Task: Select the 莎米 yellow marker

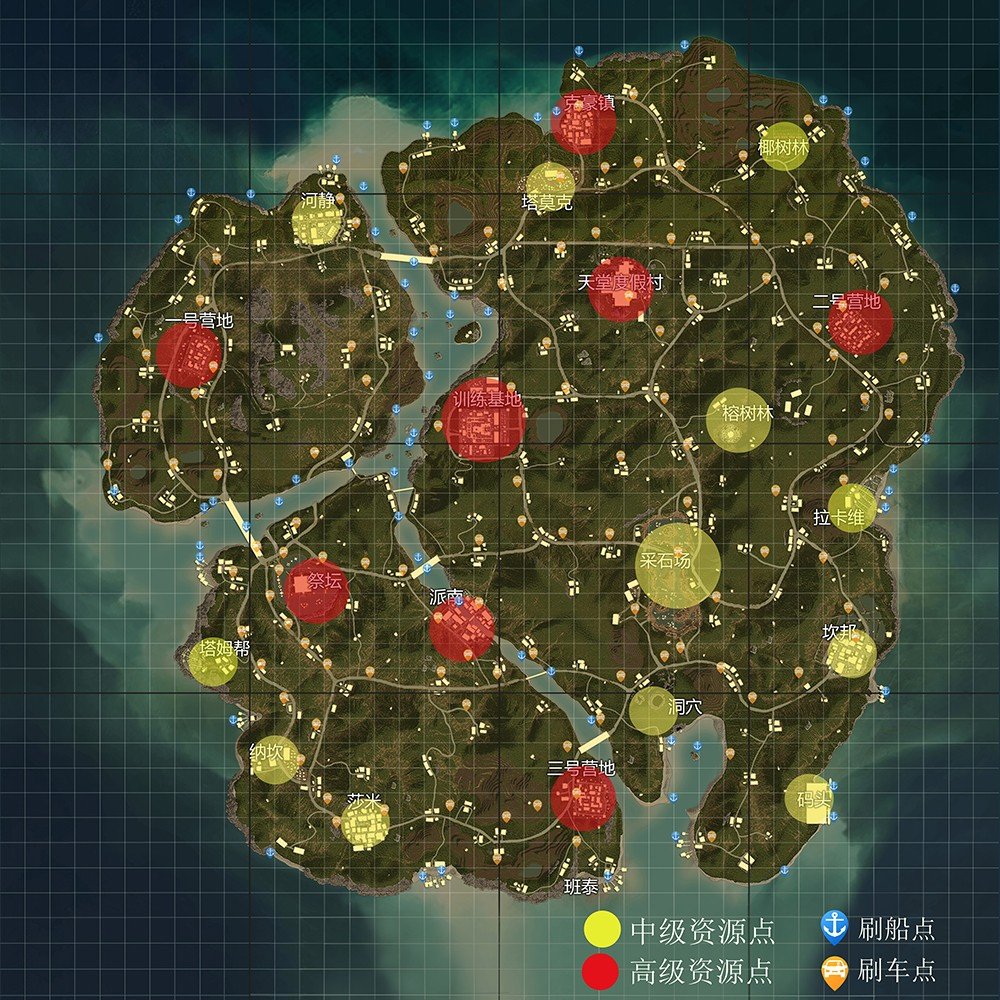Action: [365, 825]
